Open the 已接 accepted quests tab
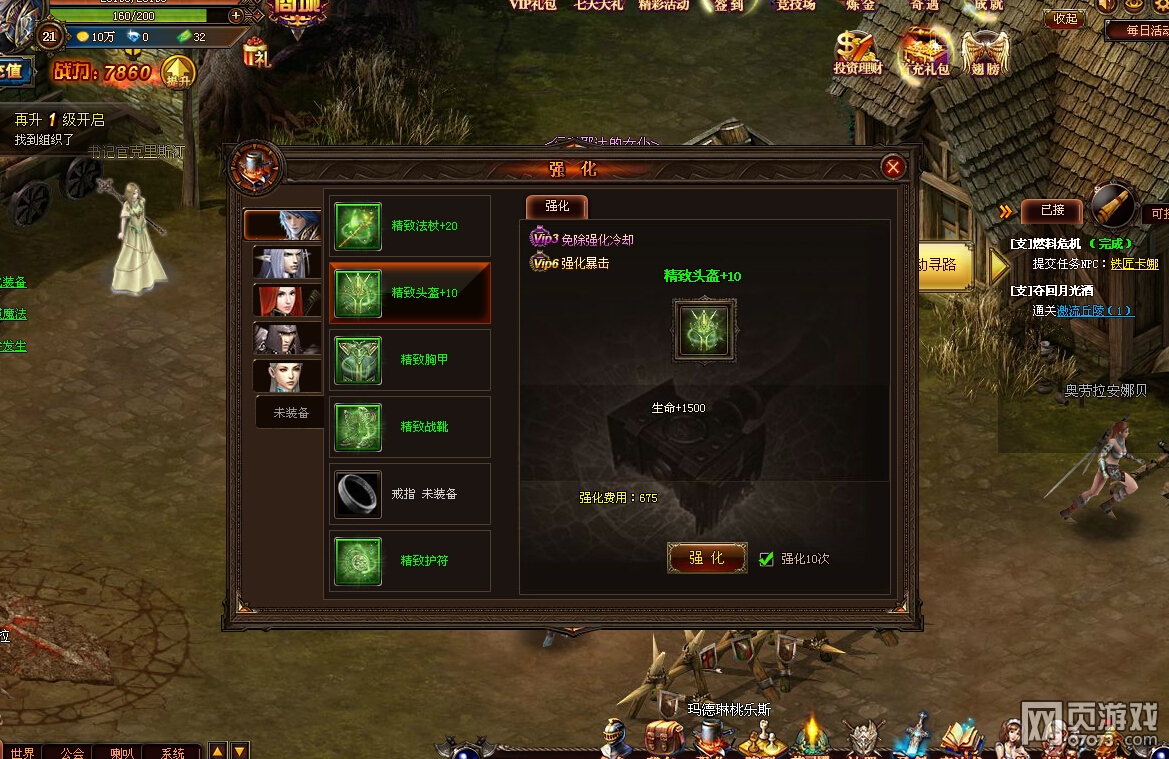Image resolution: width=1169 pixels, height=759 pixels. (1052, 210)
